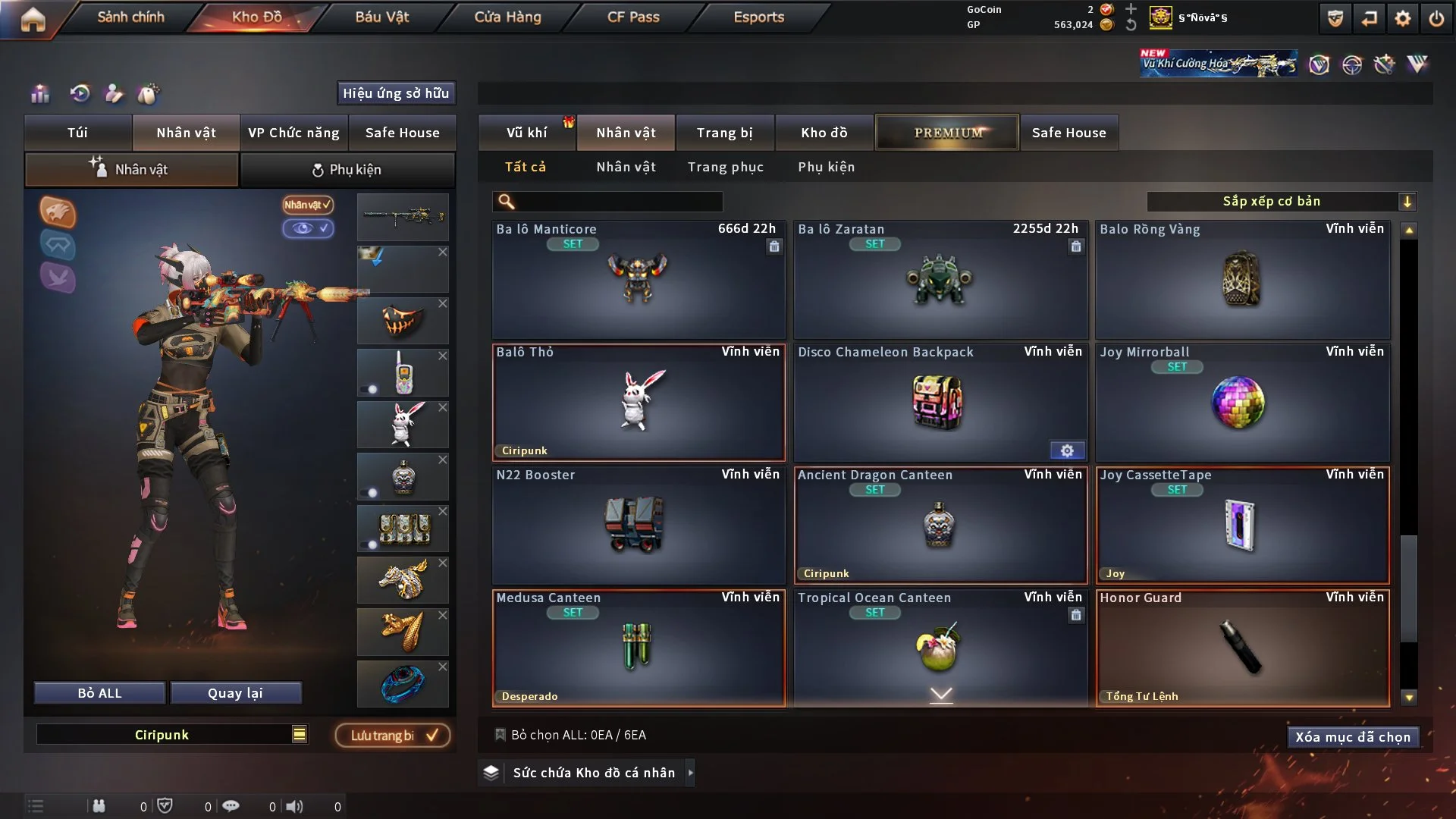This screenshot has height=819, width=1456.
Task: Open the CF Pass menu
Action: (x=633, y=17)
